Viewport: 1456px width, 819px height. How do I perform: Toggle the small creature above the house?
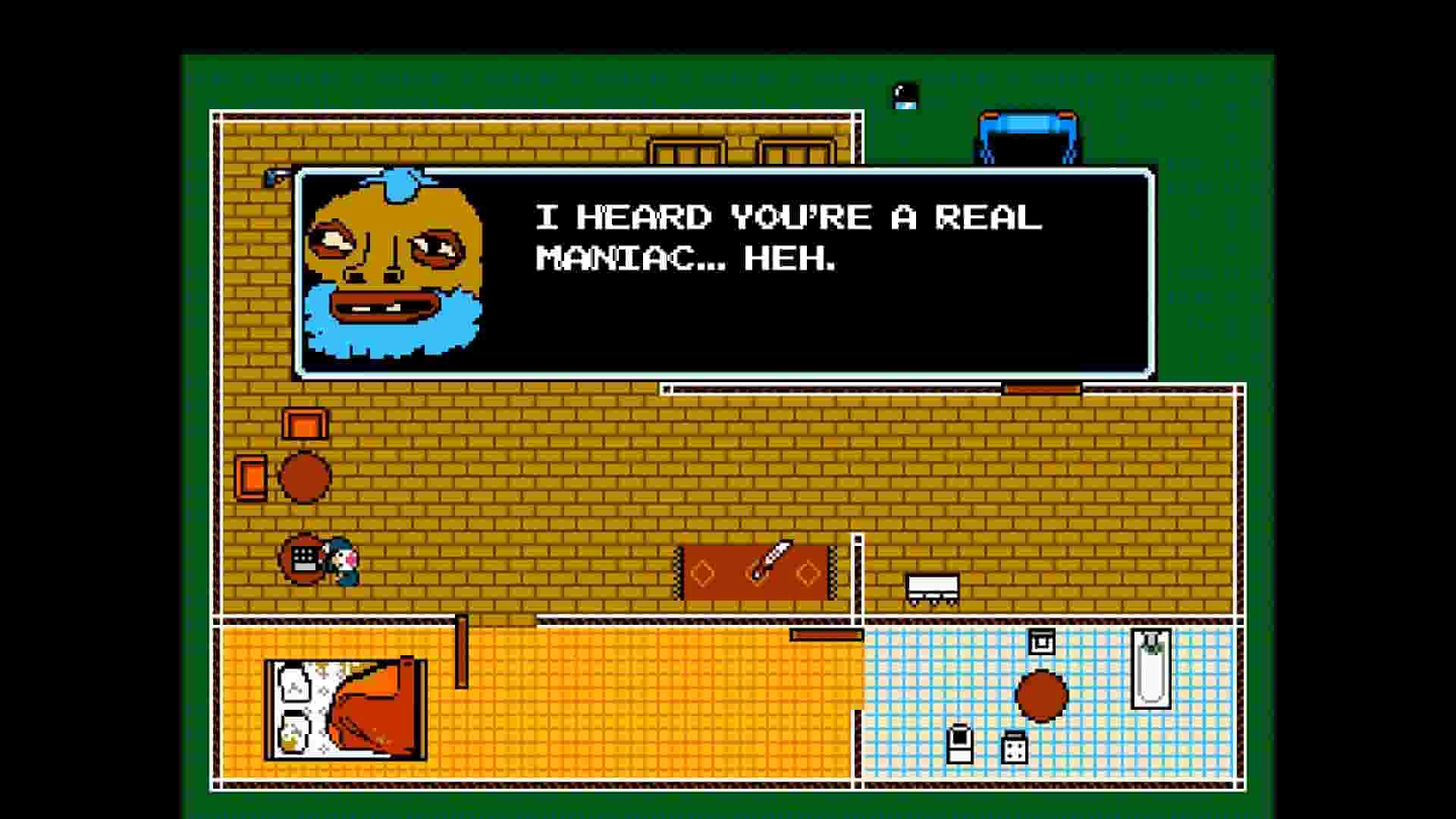click(x=903, y=95)
